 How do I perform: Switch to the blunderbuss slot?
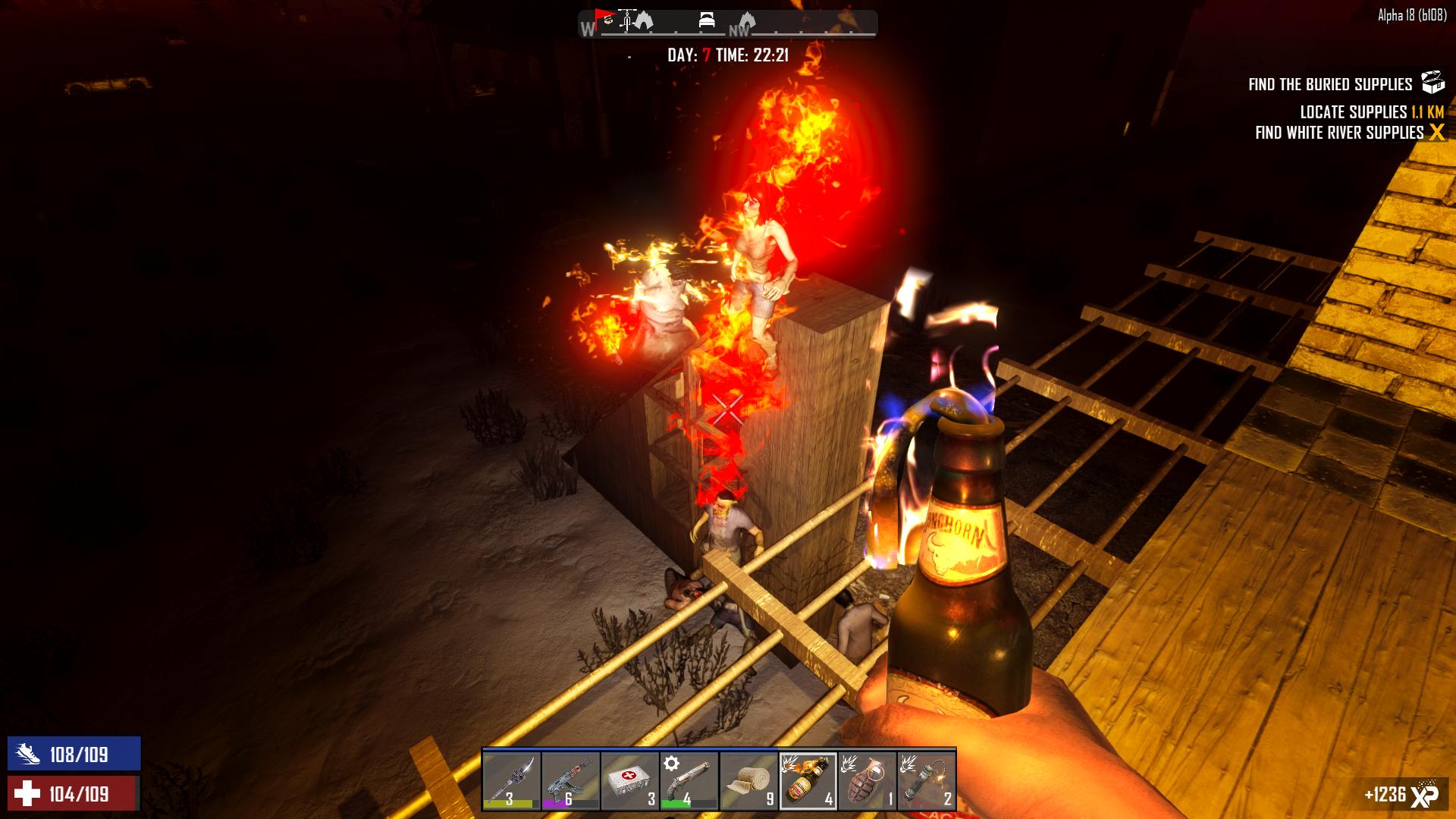(689, 780)
